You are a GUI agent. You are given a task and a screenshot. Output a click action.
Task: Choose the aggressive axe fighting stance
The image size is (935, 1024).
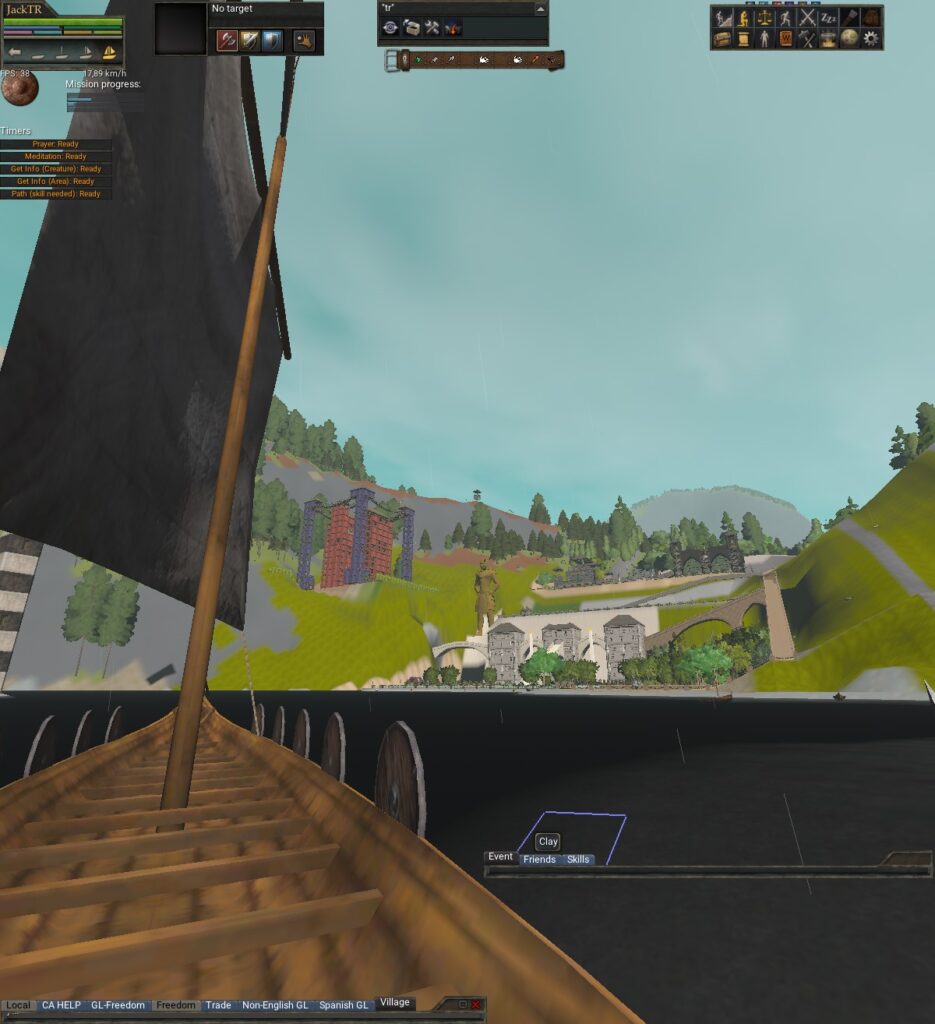226,40
